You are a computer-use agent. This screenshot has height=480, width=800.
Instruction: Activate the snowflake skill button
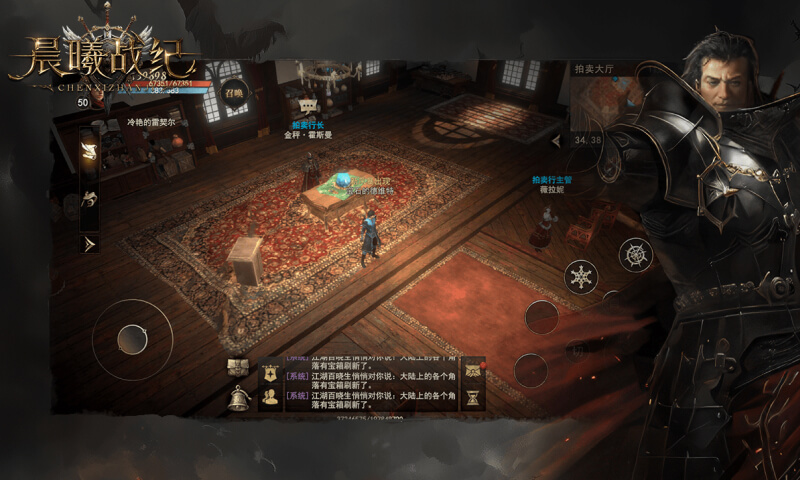coord(581,276)
